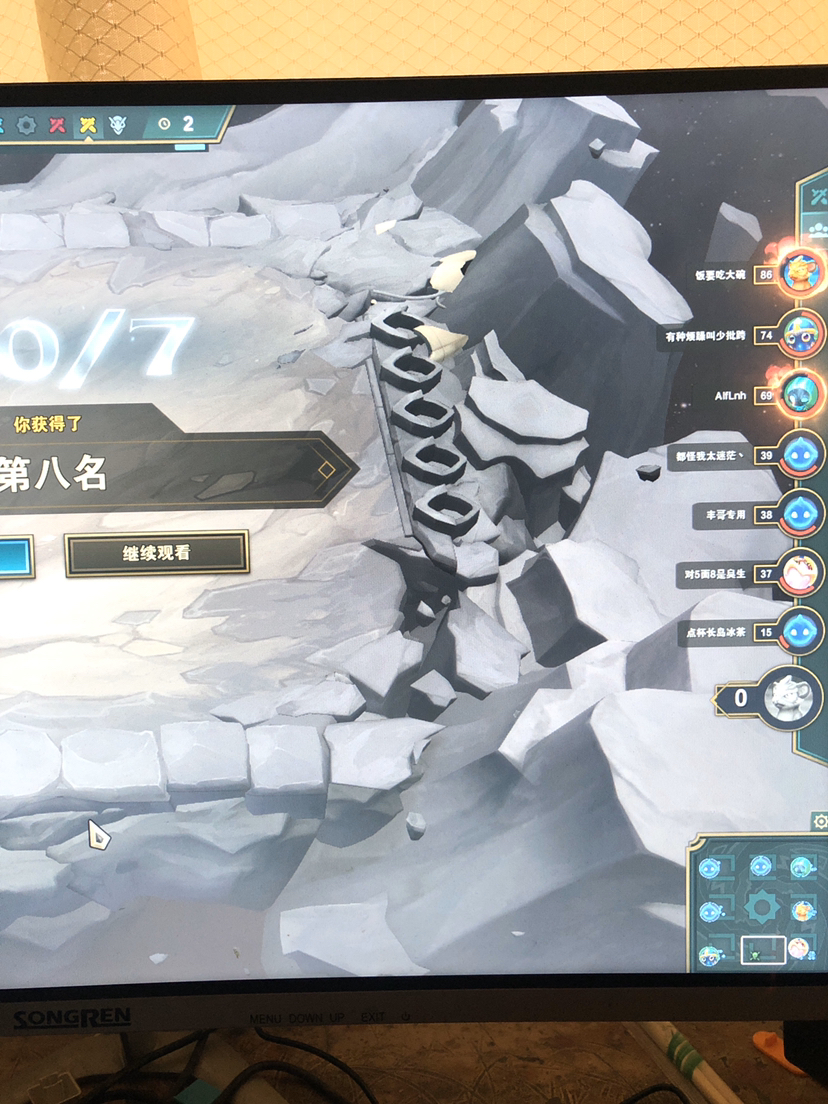The height and width of the screenshot is (1104, 828).
Task: Toggle the crossed-swords tab above the scoreboard
Action: point(820,196)
